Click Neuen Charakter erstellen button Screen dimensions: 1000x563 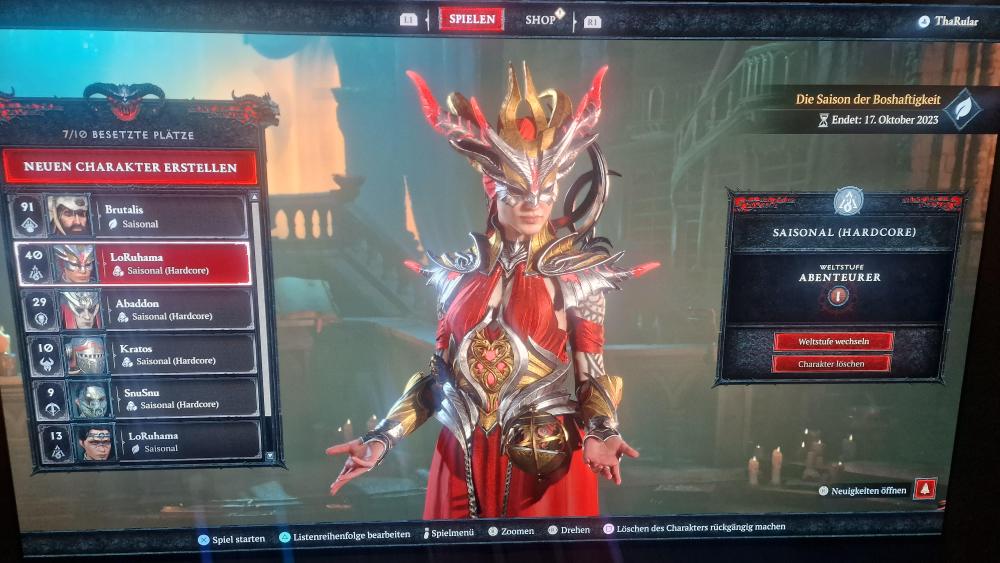(x=130, y=167)
